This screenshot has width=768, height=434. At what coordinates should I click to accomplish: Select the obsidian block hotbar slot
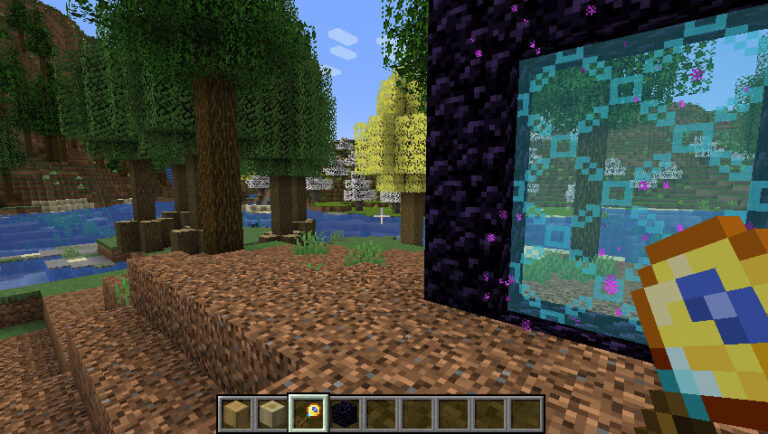click(345, 412)
